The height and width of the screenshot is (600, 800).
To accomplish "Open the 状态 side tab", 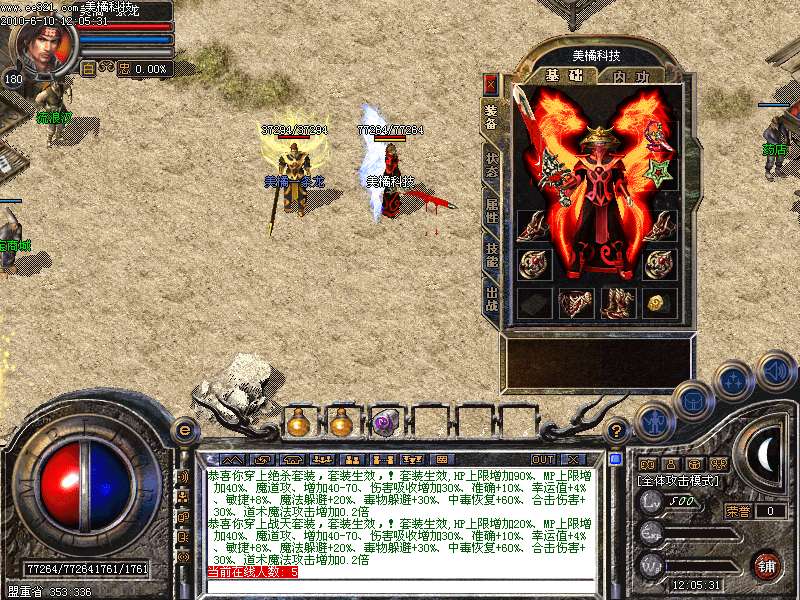I will 491,165.
